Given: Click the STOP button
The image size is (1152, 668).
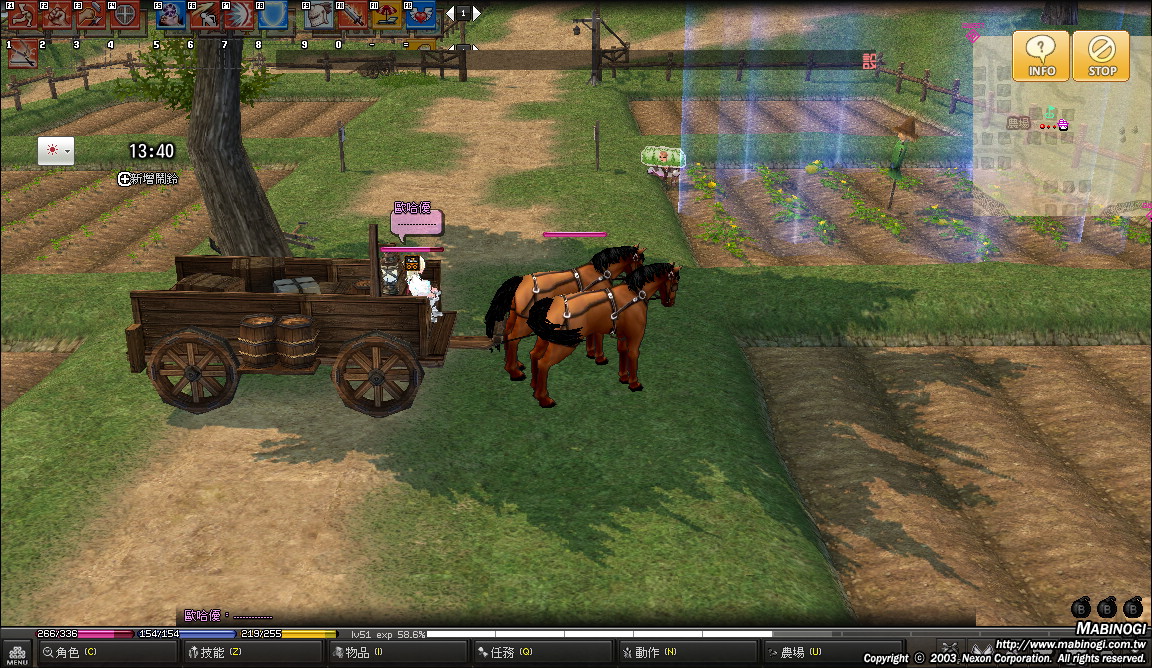Looking at the screenshot, I should (x=1102, y=55).
